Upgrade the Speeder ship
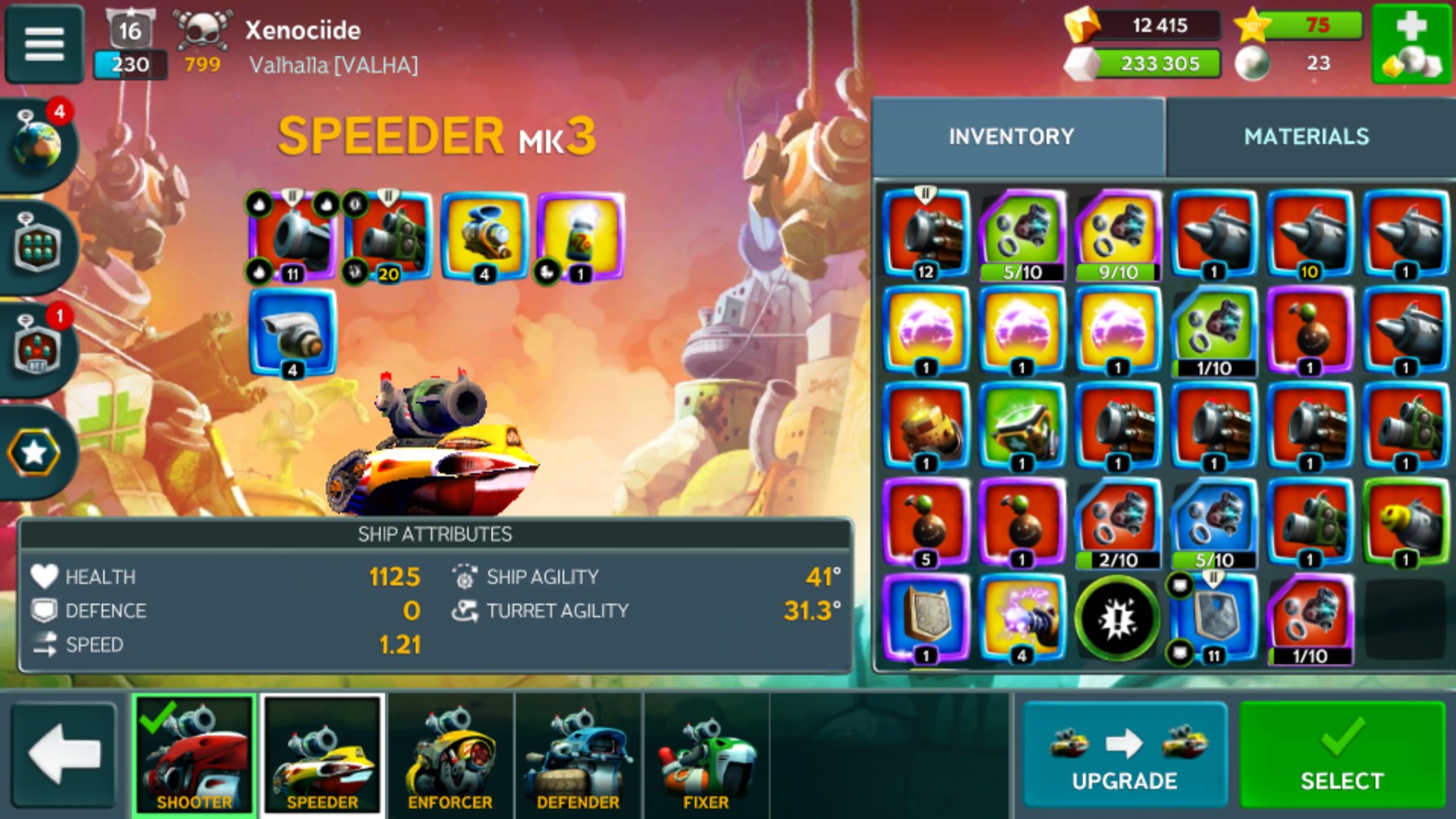1456x819 pixels. pos(1124,755)
